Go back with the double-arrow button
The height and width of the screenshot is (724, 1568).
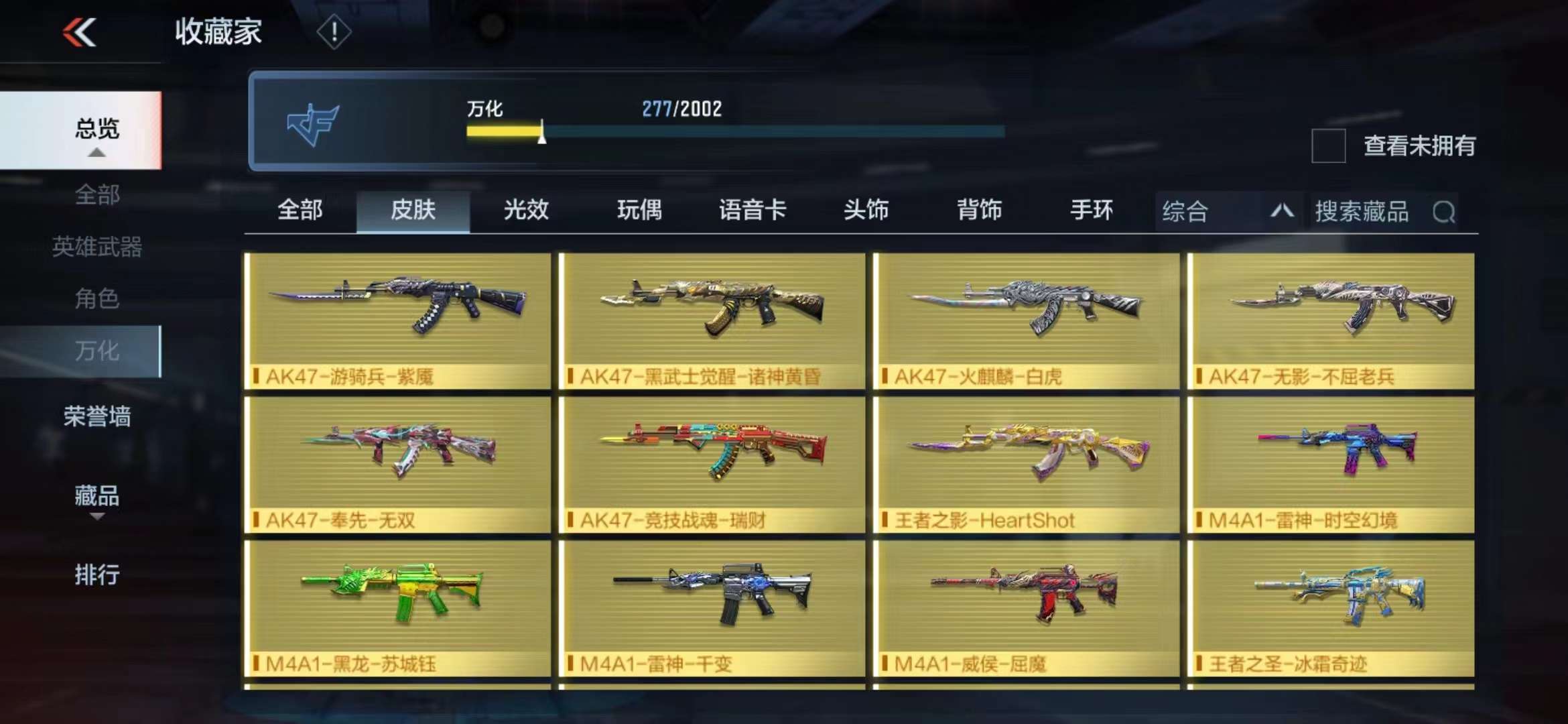click(x=80, y=32)
